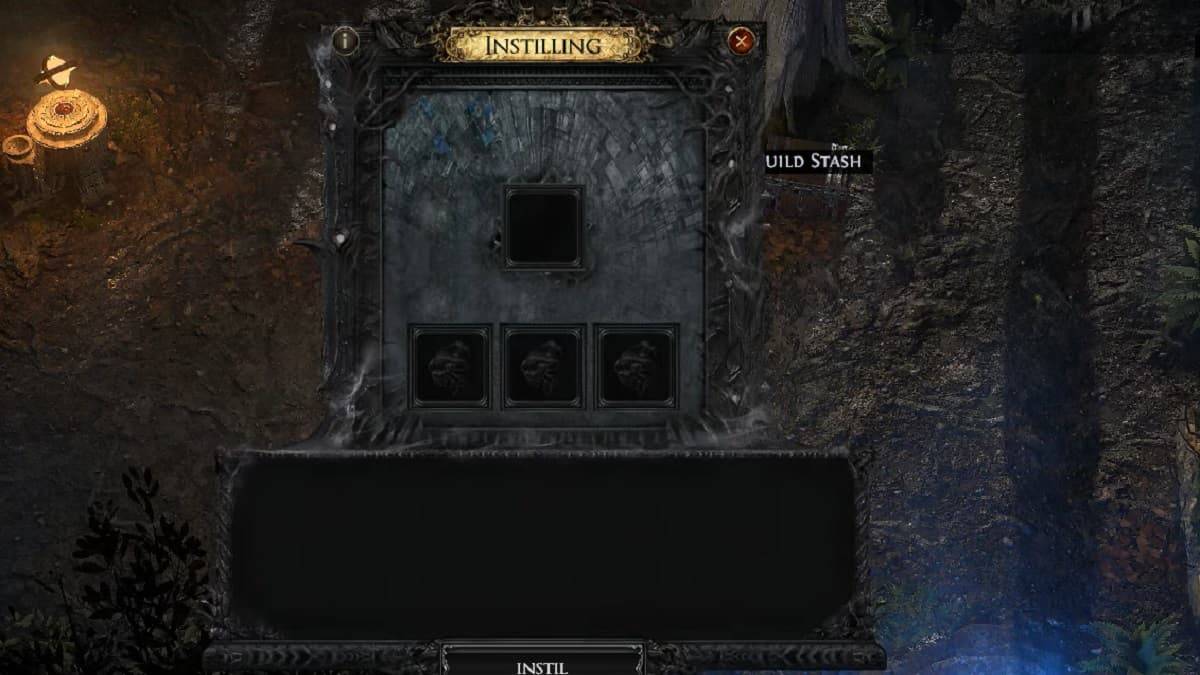Click the Instil button

tap(543, 664)
